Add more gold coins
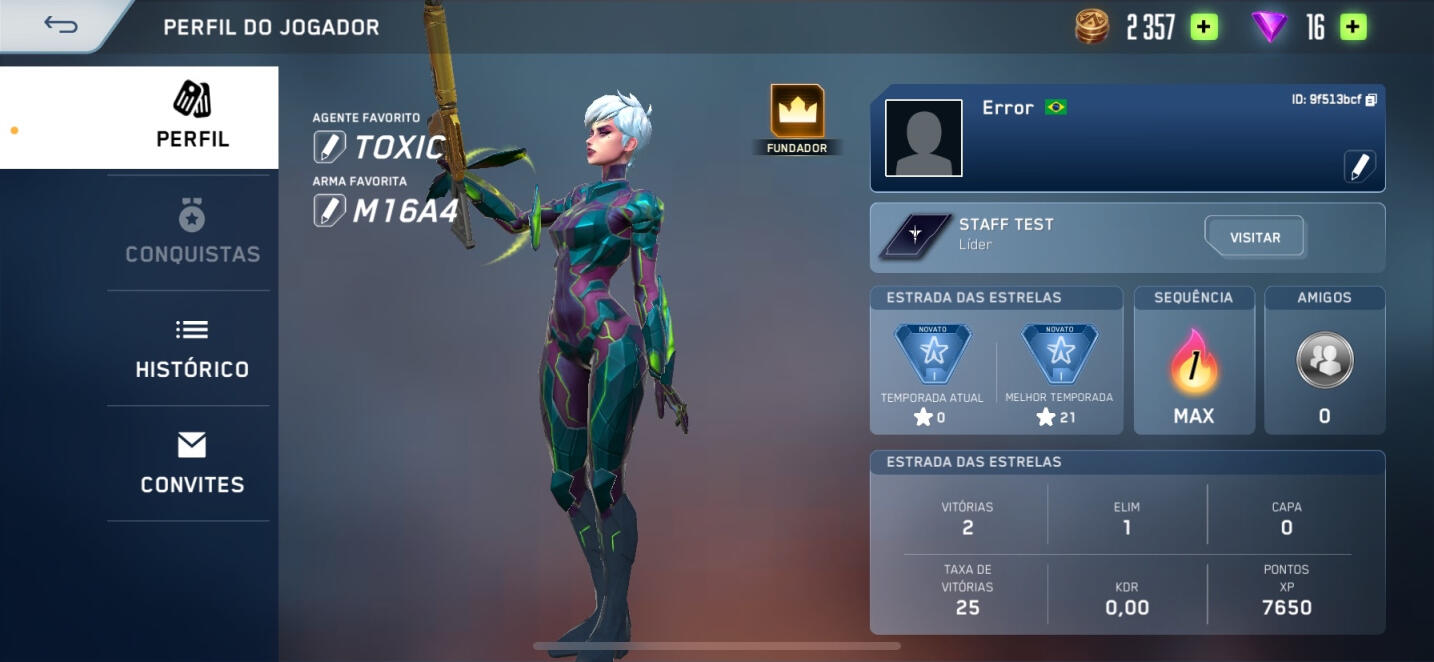The height and width of the screenshot is (662, 1434). [1204, 27]
